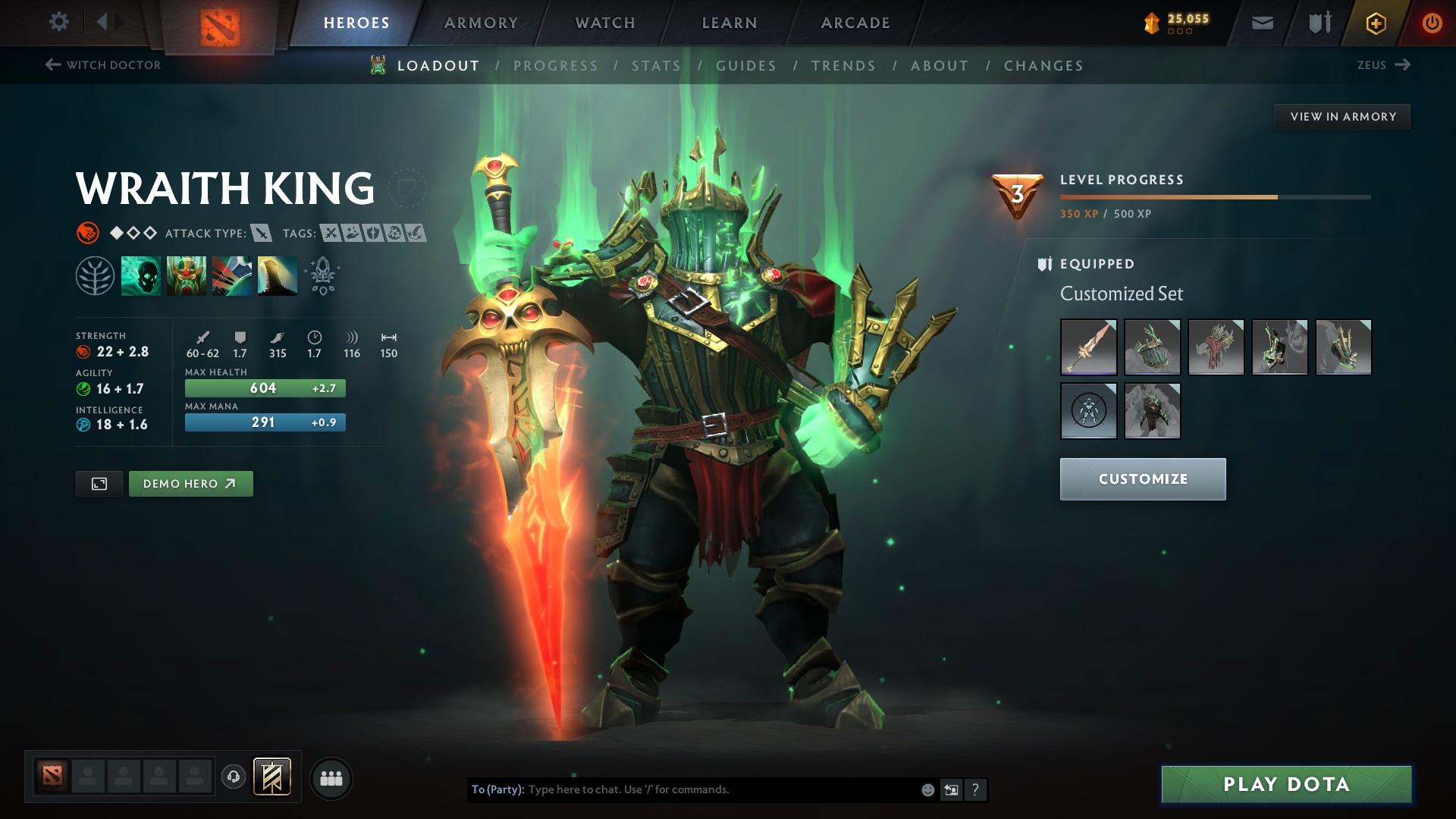Viewport: 1456px width, 819px height.
Task: Click the Reincarnation ability icon
Action: [x=277, y=275]
